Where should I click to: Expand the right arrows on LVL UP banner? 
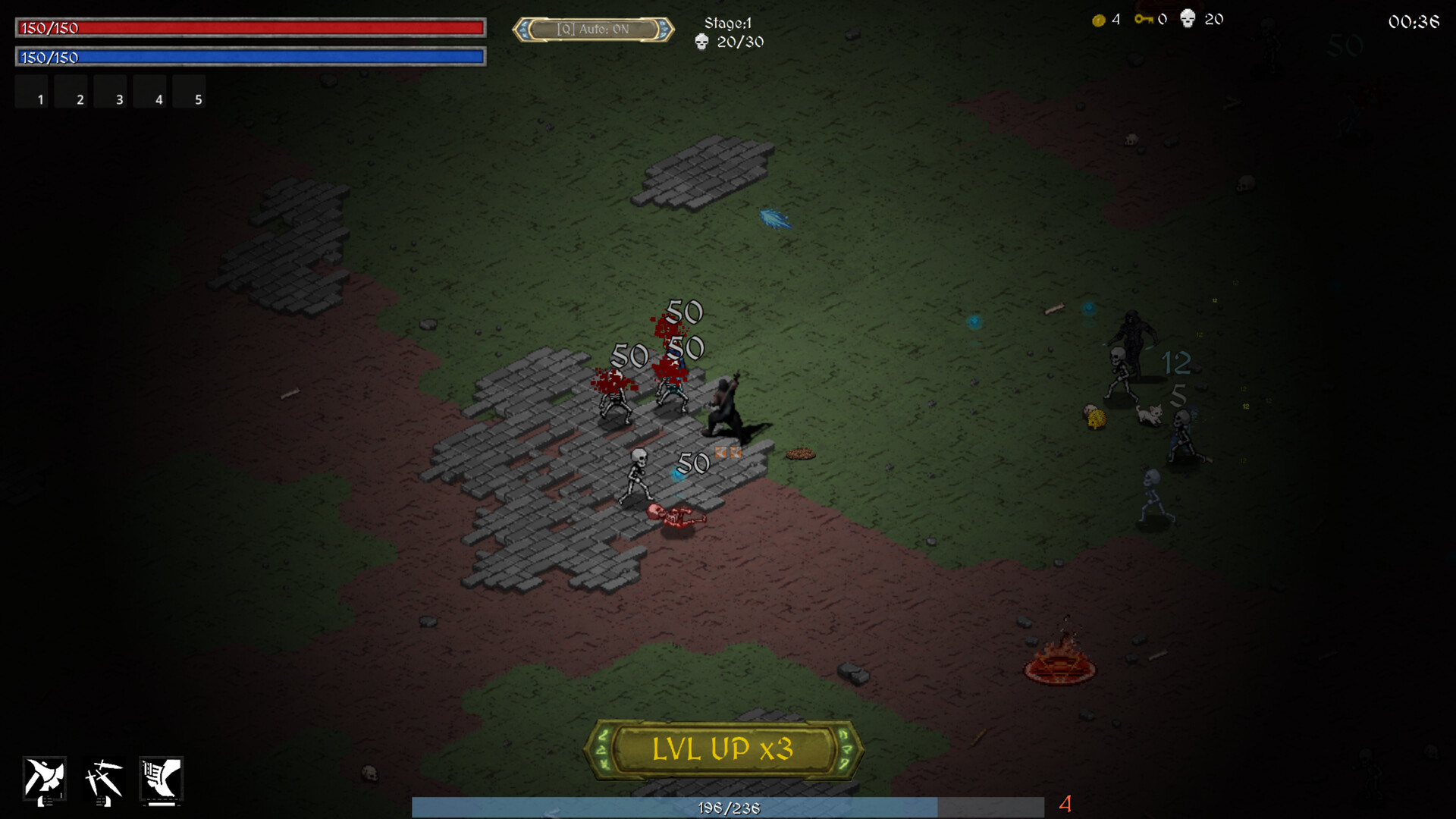[844, 749]
